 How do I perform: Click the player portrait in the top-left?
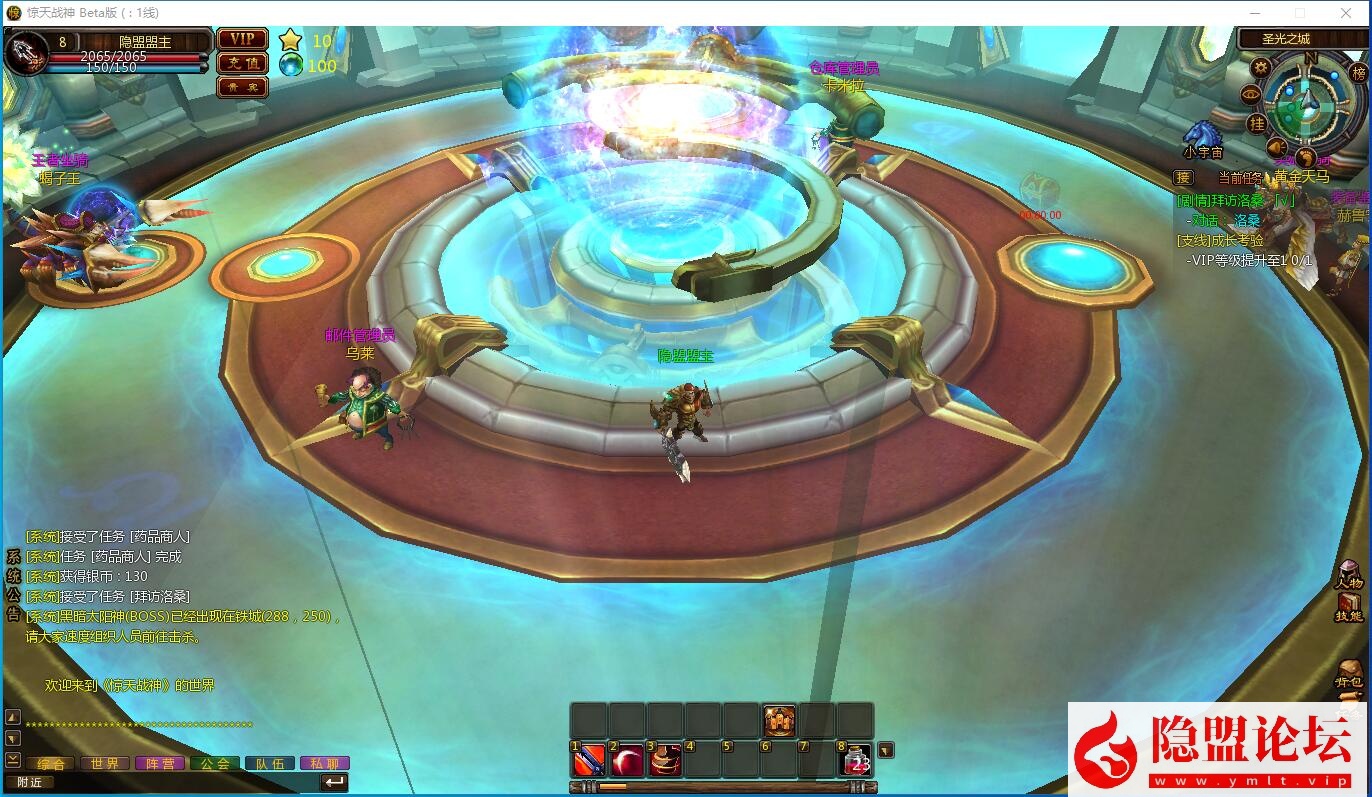25,52
